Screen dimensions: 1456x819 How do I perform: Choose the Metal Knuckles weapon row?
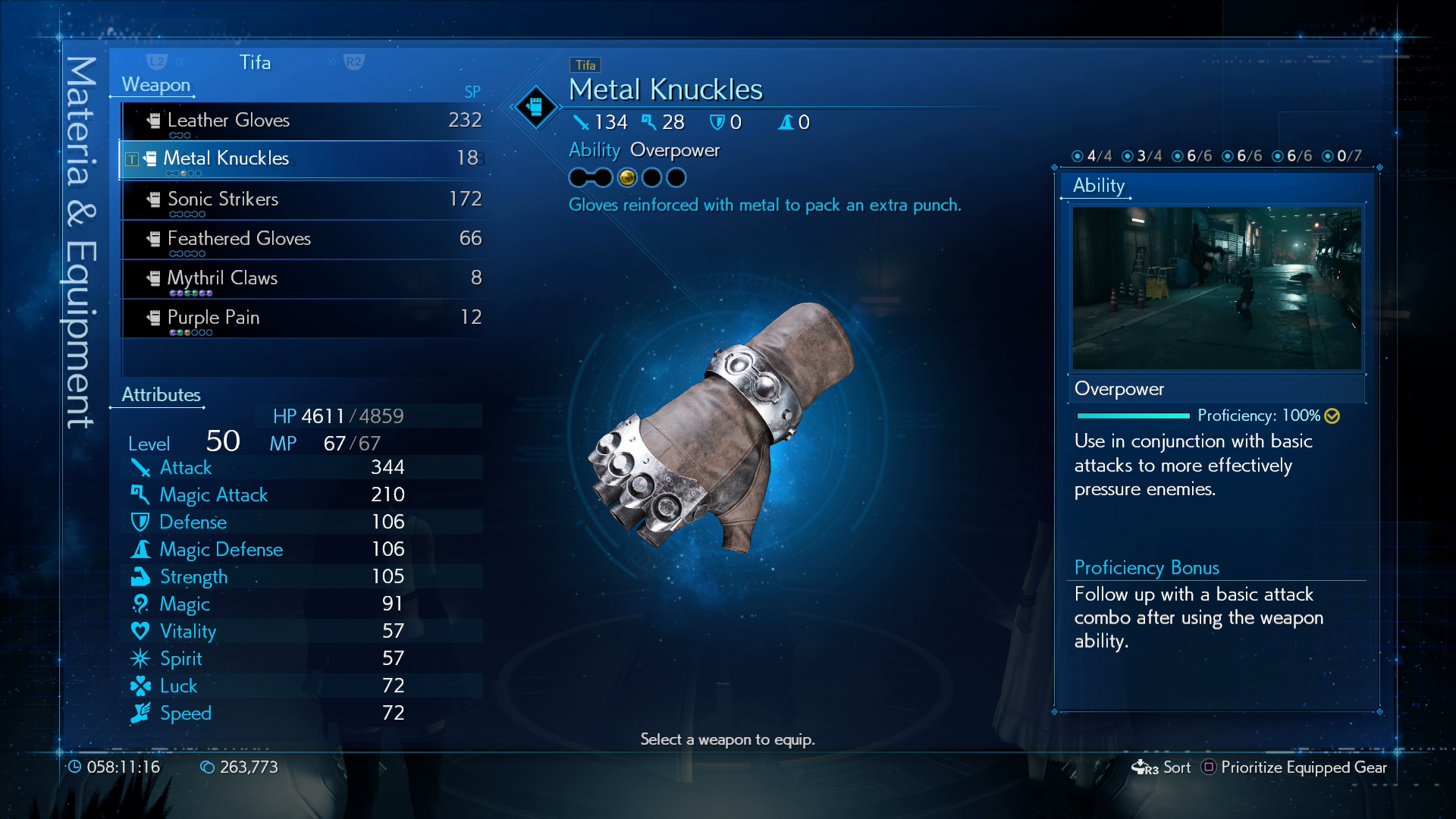pyautogui.click(x=303, y=158)
